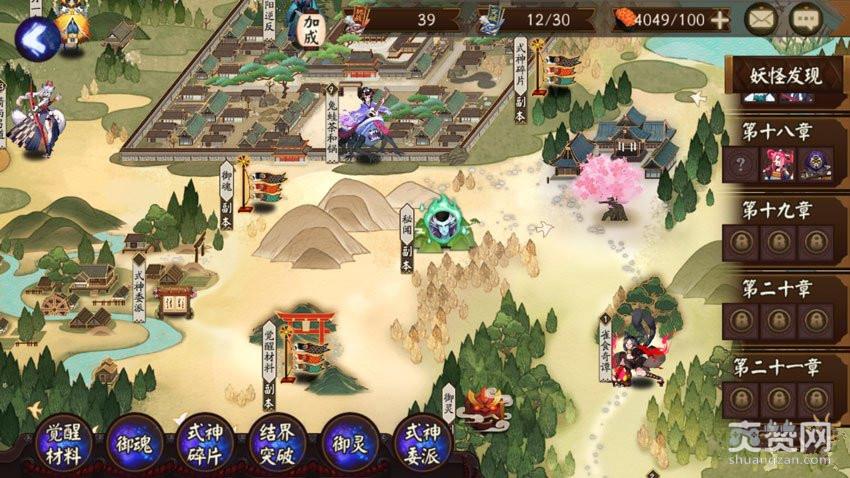Open 觉醒材料 from the bottom bar

pyautogui.click(x=65, y=443)
